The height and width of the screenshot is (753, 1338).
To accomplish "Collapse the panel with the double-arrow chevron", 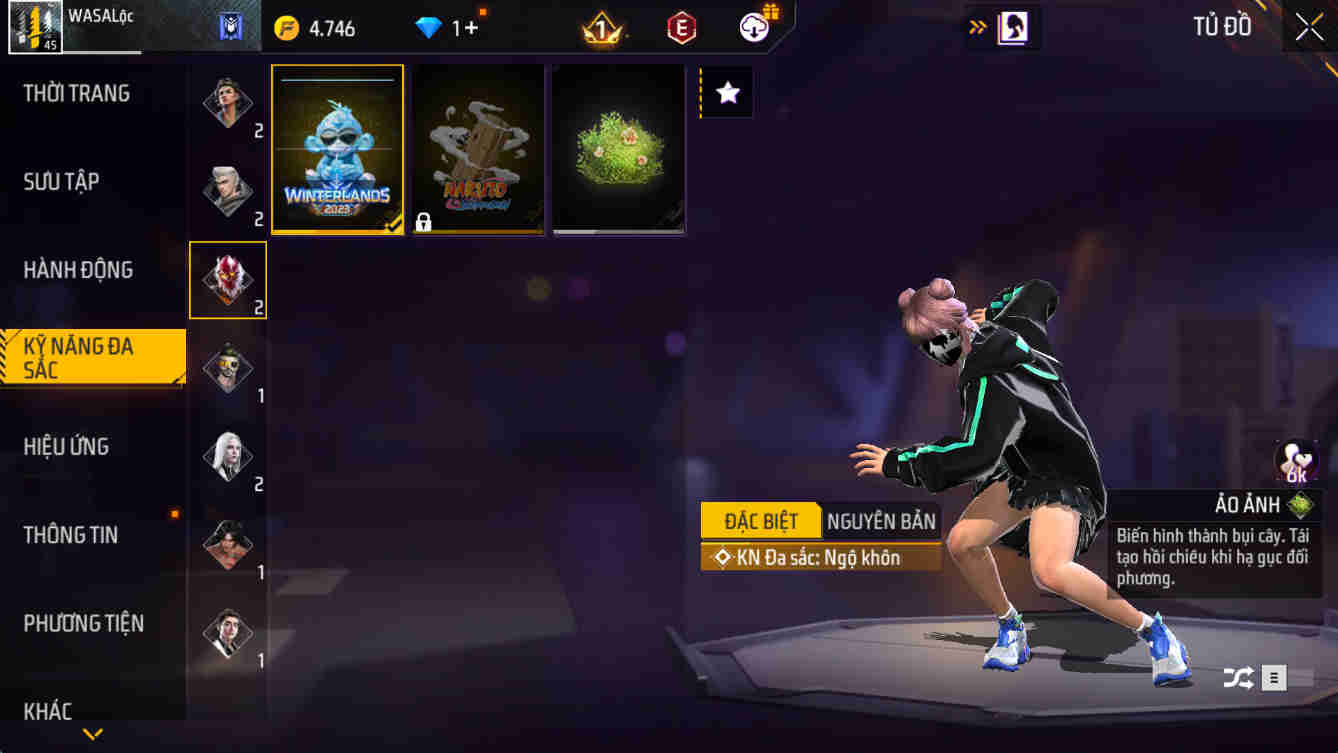I will pos(977,28).
